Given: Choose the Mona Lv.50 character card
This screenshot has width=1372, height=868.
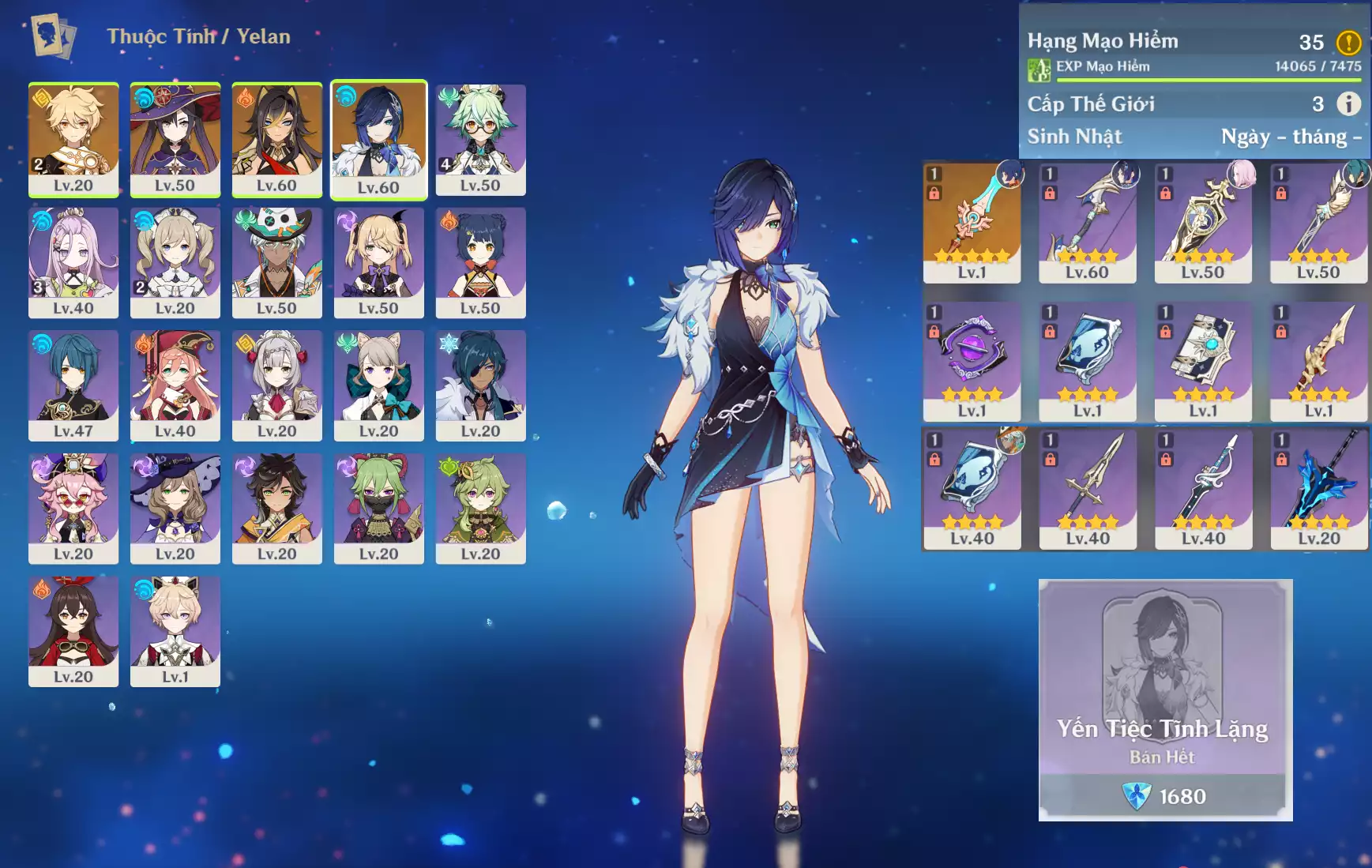Looking at the screenshot, I should pos(175,139).
